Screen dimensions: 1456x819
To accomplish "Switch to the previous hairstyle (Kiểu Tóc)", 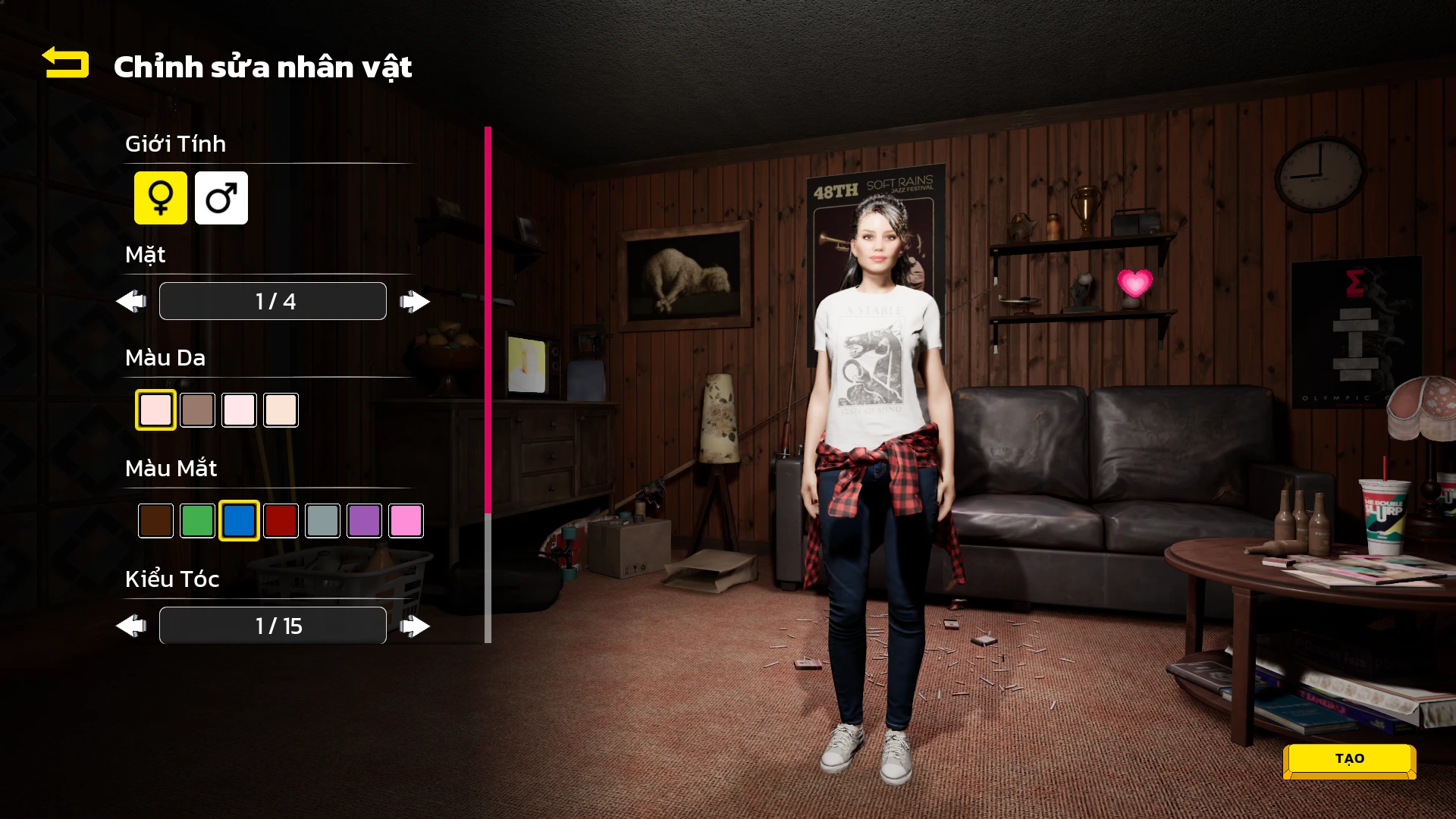I will point(131,626).
